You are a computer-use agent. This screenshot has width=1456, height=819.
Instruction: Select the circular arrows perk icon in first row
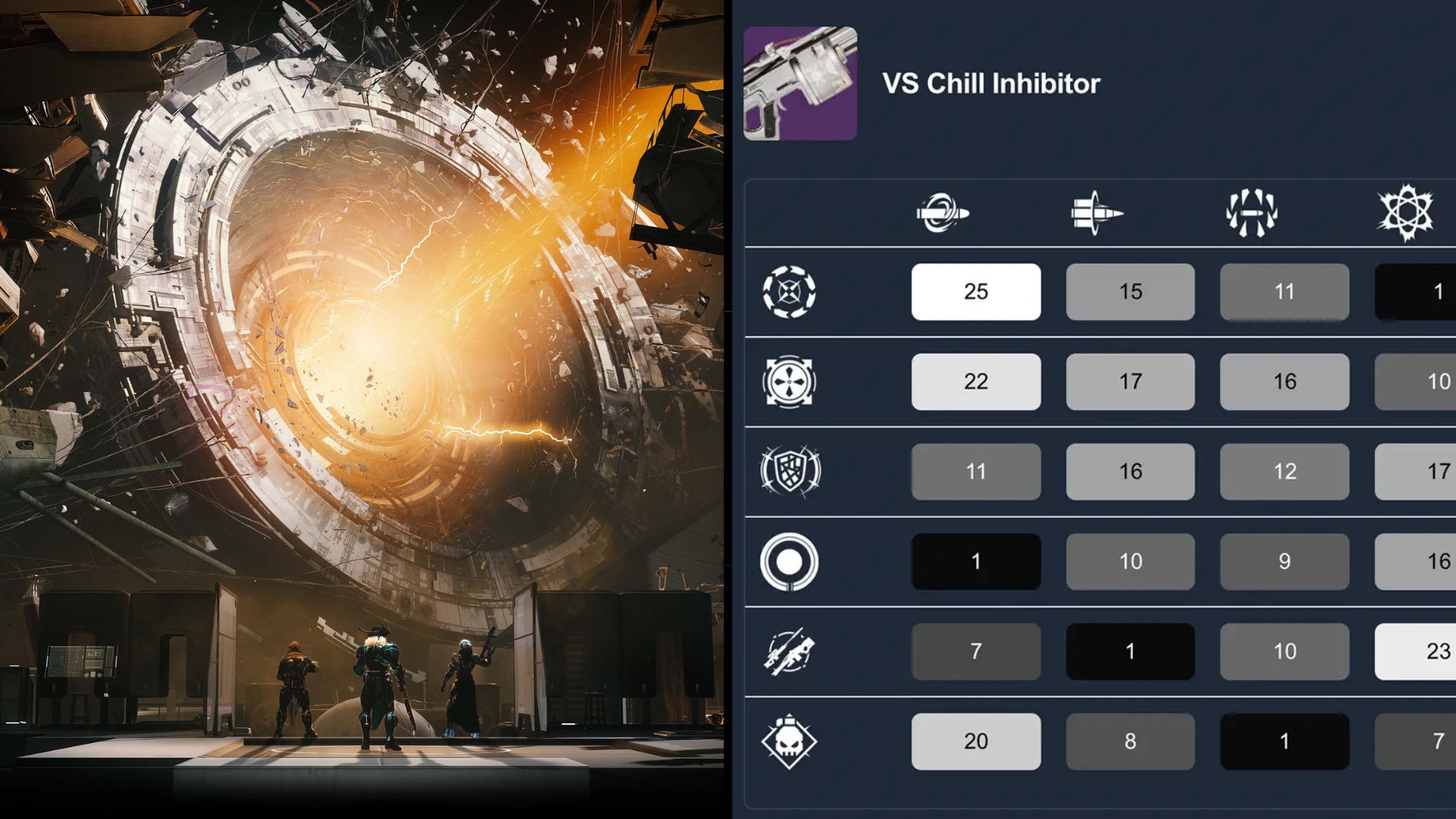coord(792,291)
